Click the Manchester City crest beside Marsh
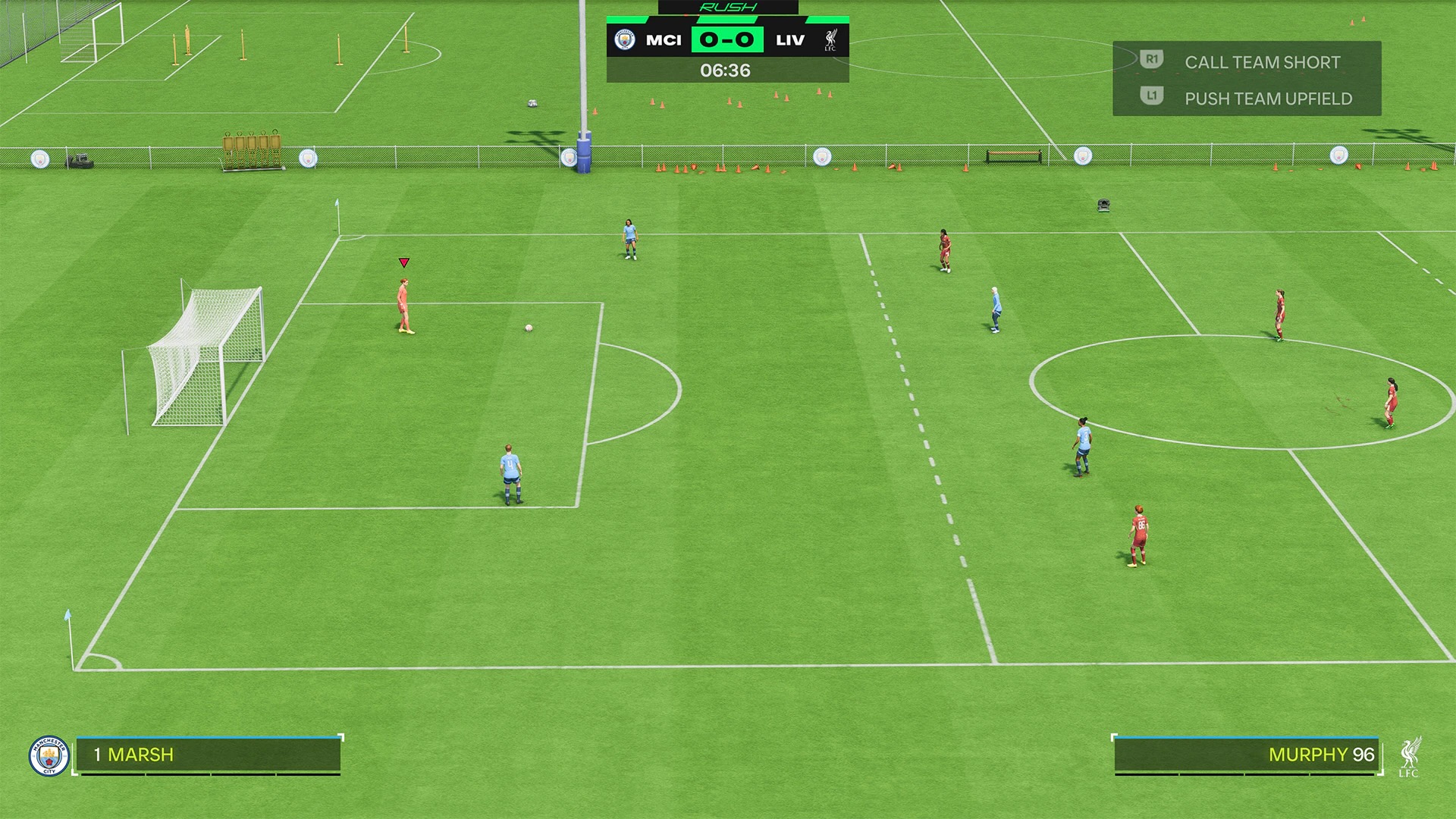The height and width of the screenshot is (819, 1456). pos(49,756)
